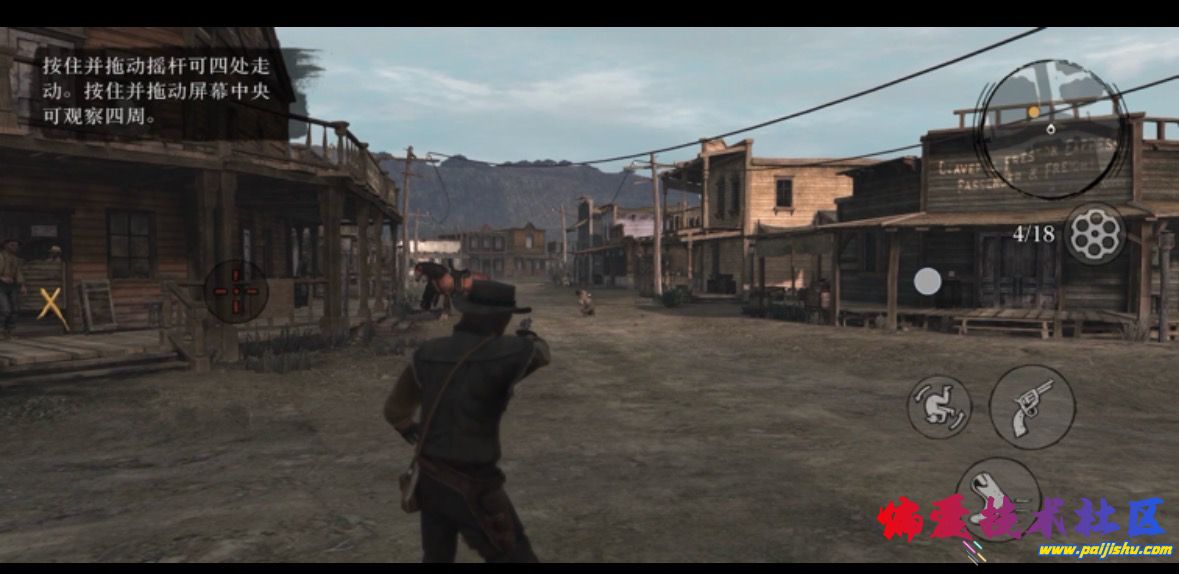Tap the revolver cylinder reload icon

point(1094,234)
